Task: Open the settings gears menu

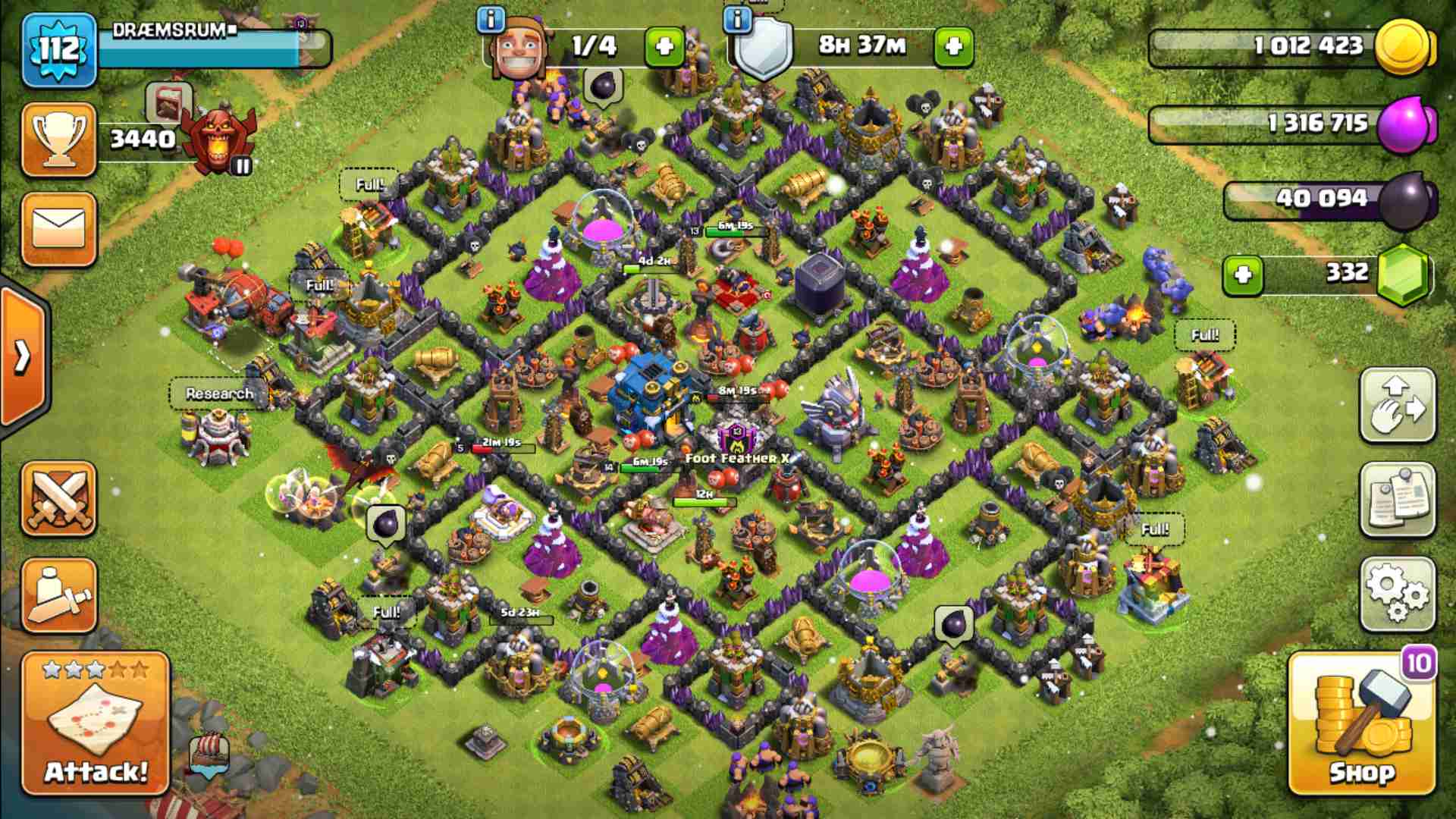Action: click(x=1397, y=594)
